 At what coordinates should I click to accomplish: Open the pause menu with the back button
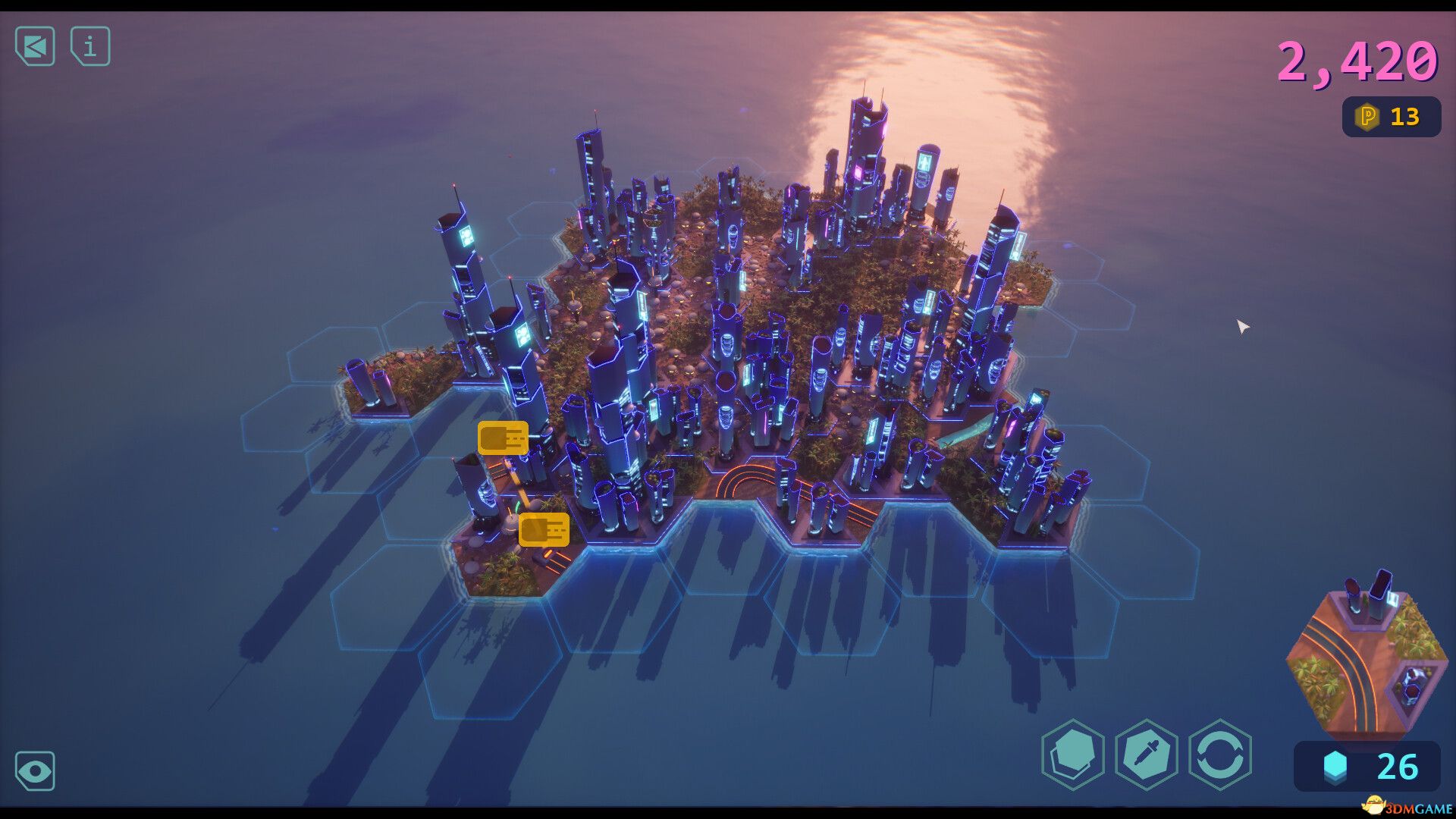coord(34,47)
